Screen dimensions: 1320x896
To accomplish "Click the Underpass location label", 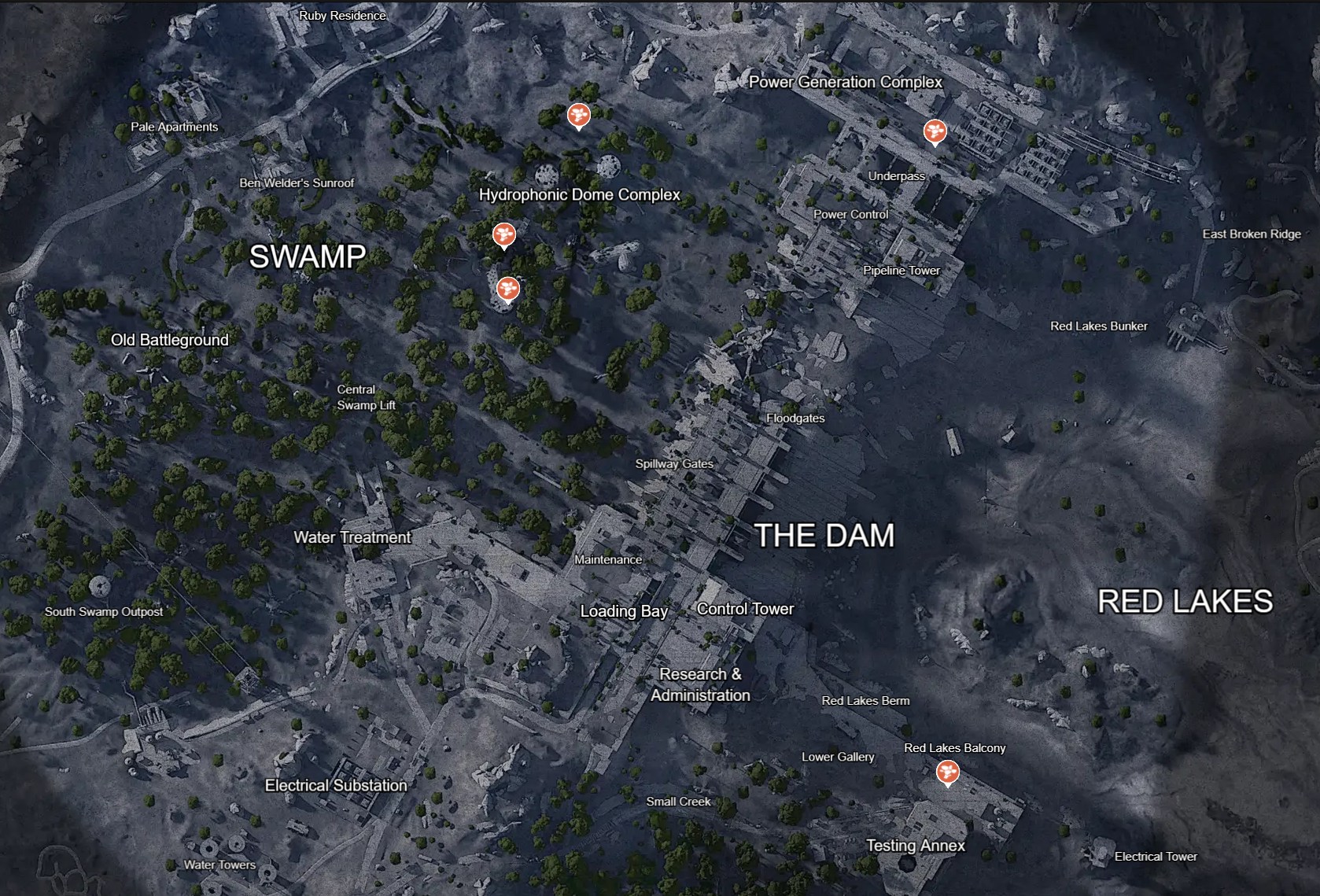I will [896, 177].
